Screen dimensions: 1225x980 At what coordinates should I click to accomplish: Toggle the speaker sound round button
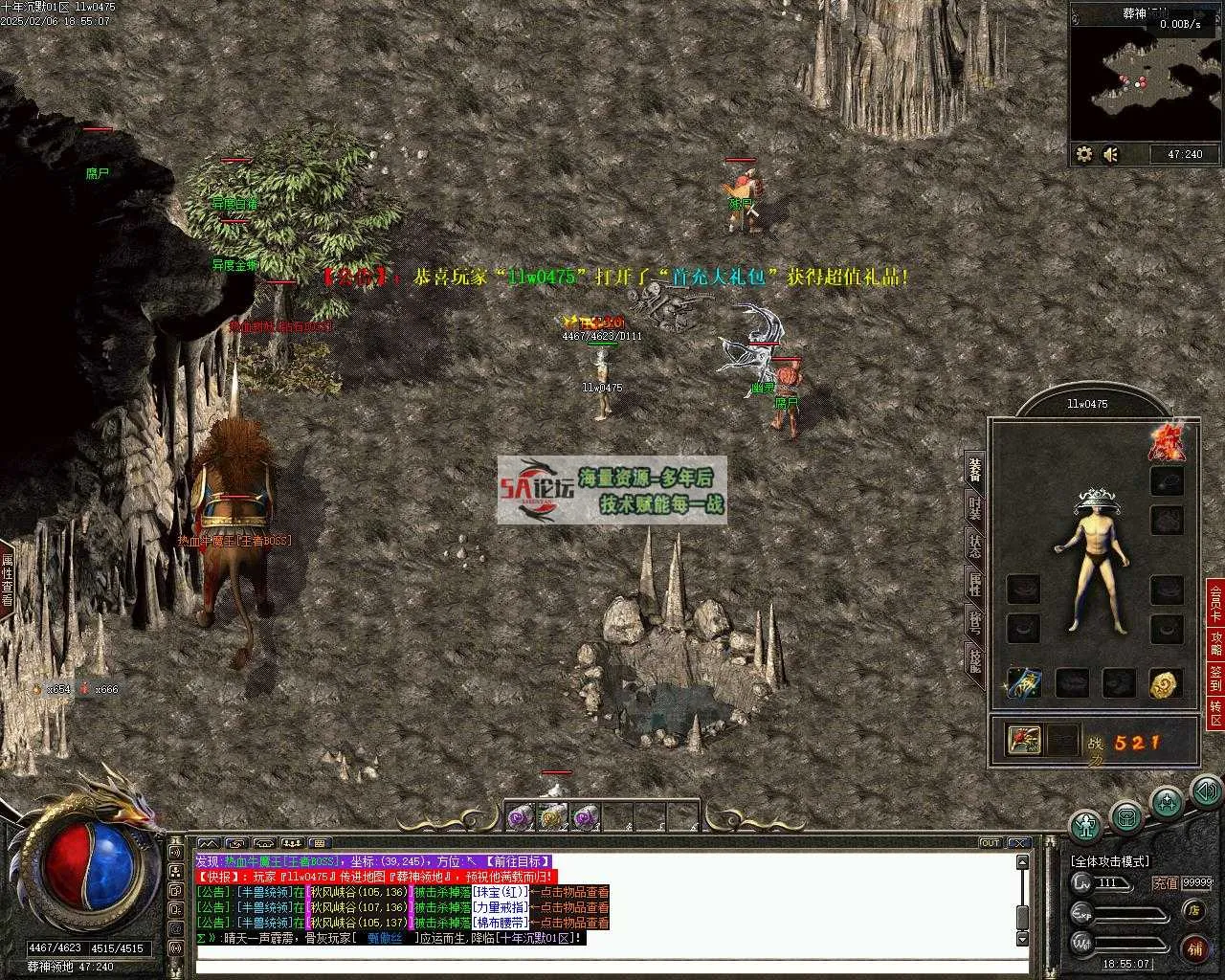click(1206, 791)
